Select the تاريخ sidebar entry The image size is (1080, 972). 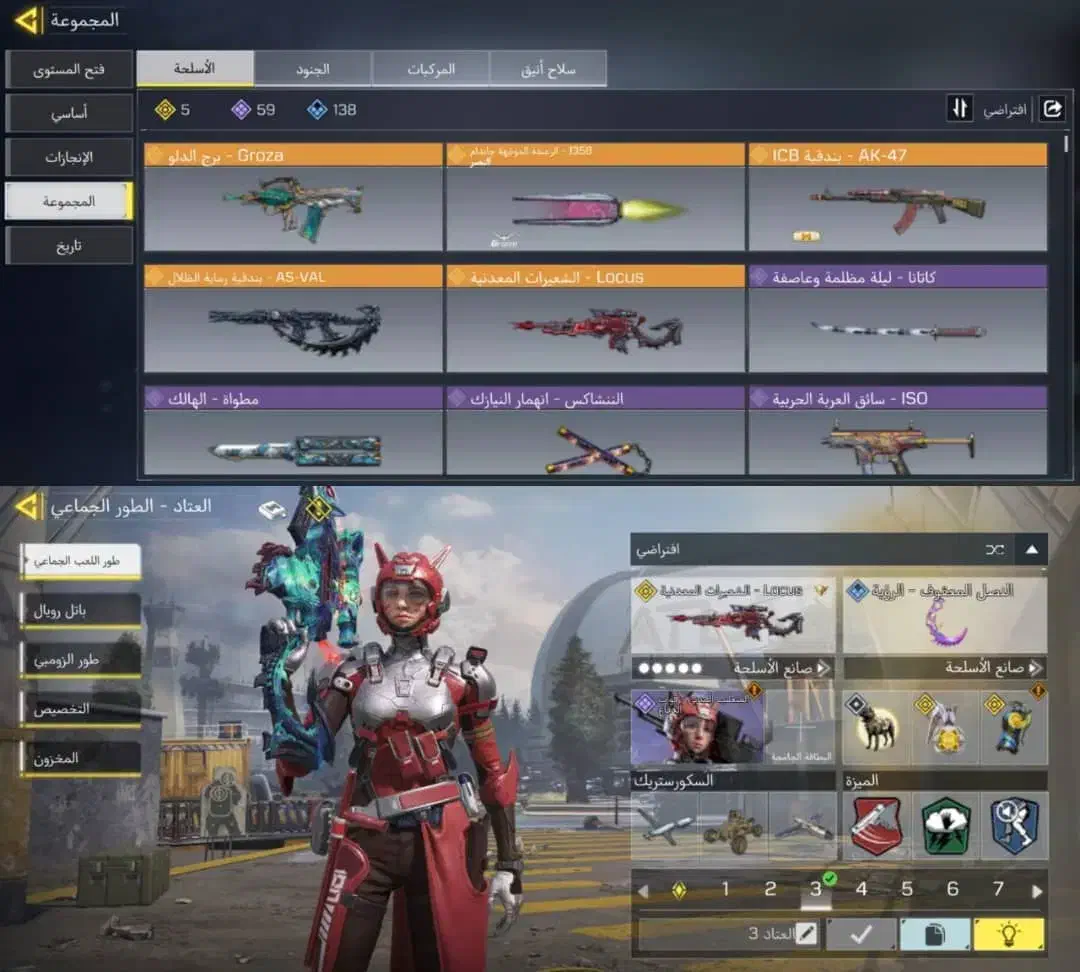69,246
